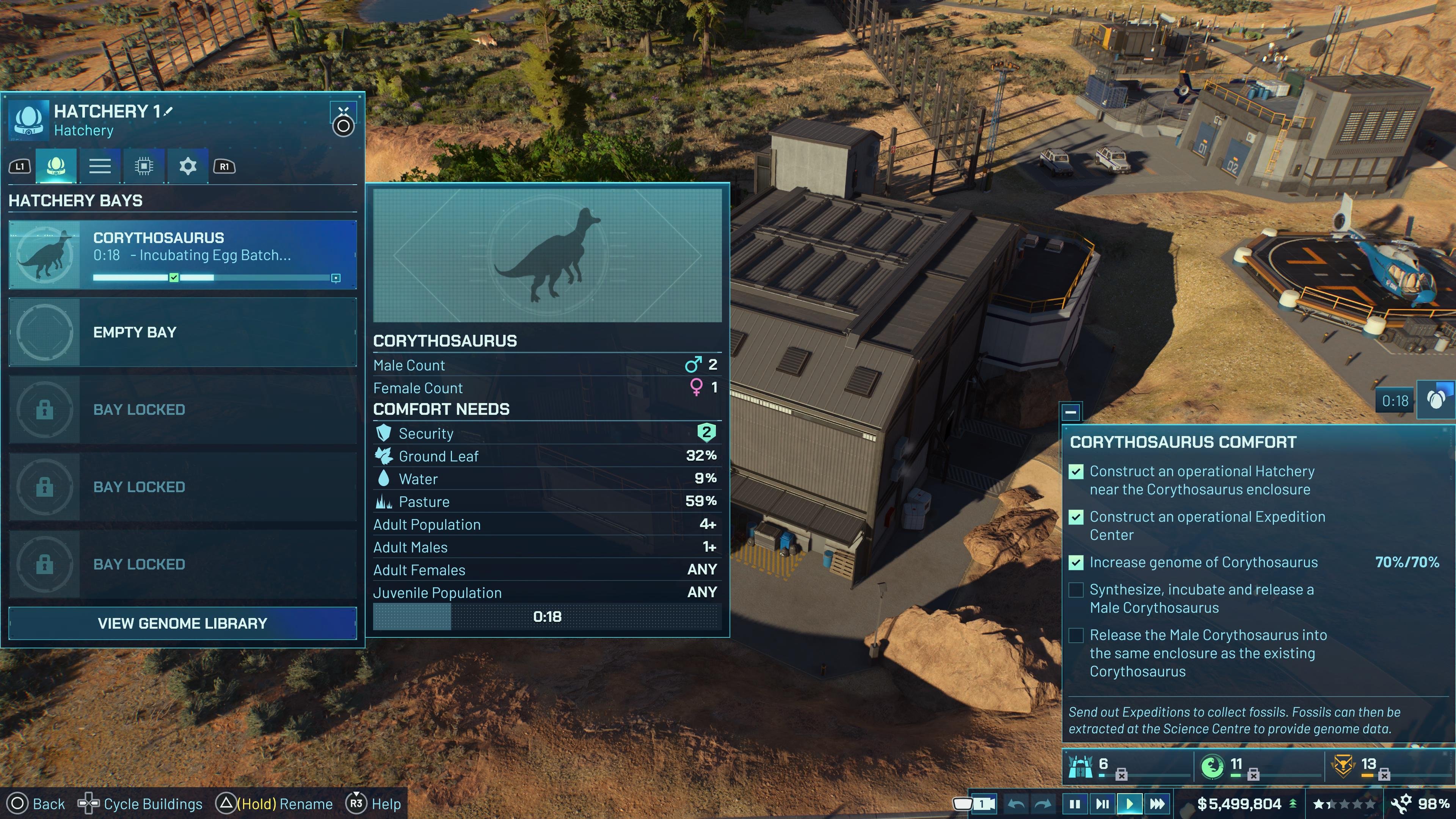Check 'Release the Male Corythosaurus into the same enclosure'
1456x819 pixels.
click(x=1076, y=635)
